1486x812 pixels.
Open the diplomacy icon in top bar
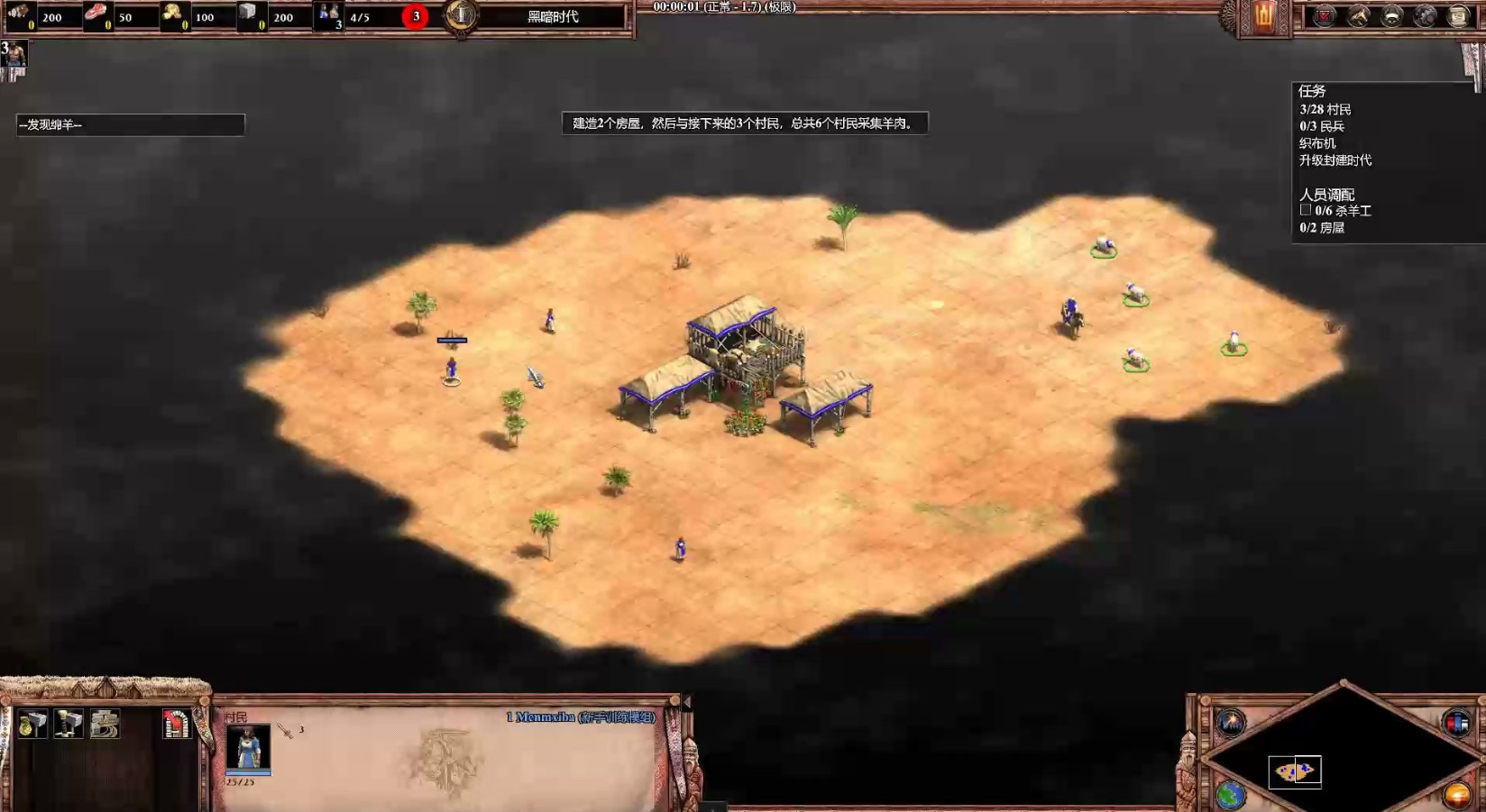coord(1392,16)
